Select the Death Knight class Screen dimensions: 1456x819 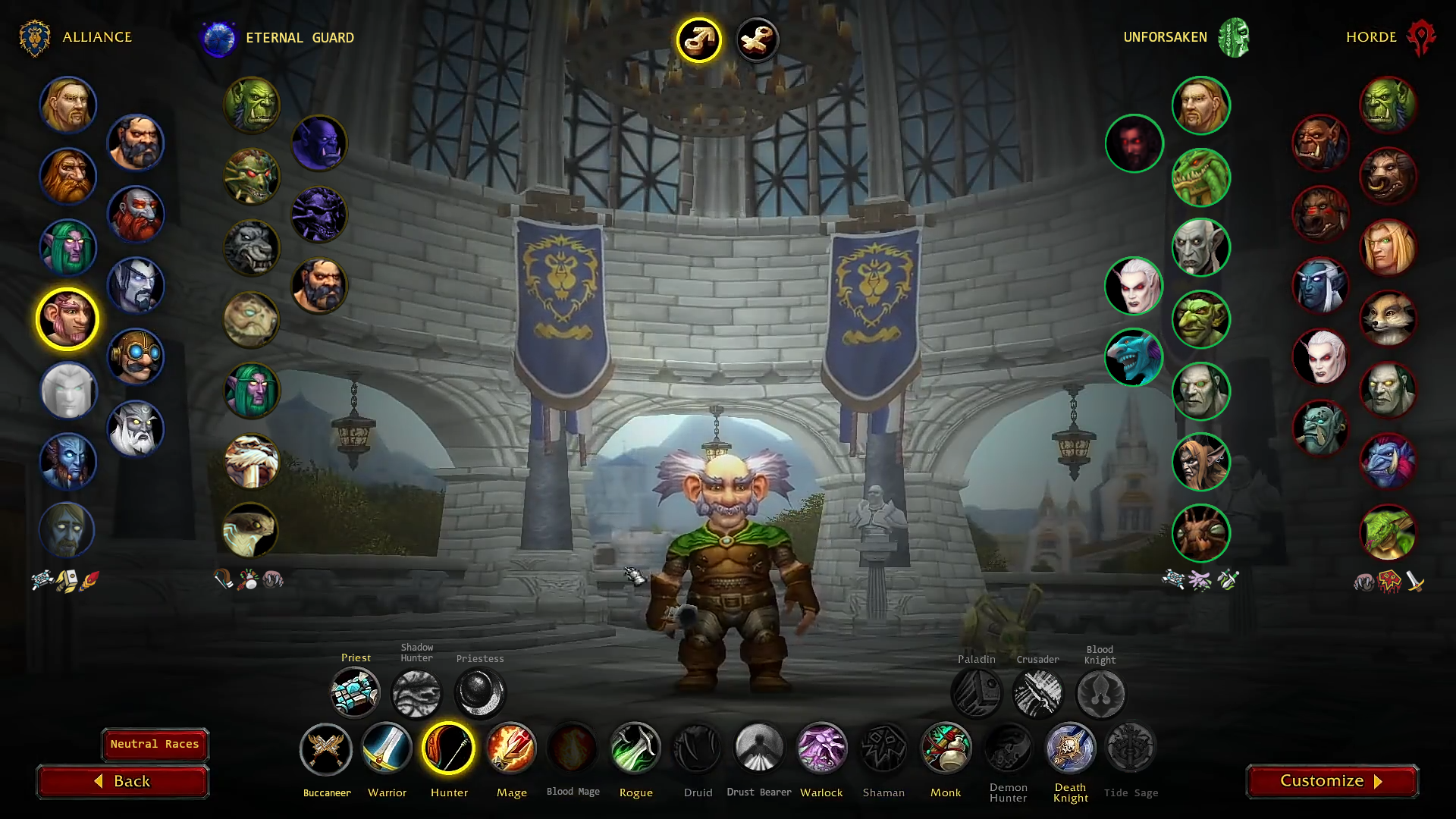click(x=1070, y=748)
